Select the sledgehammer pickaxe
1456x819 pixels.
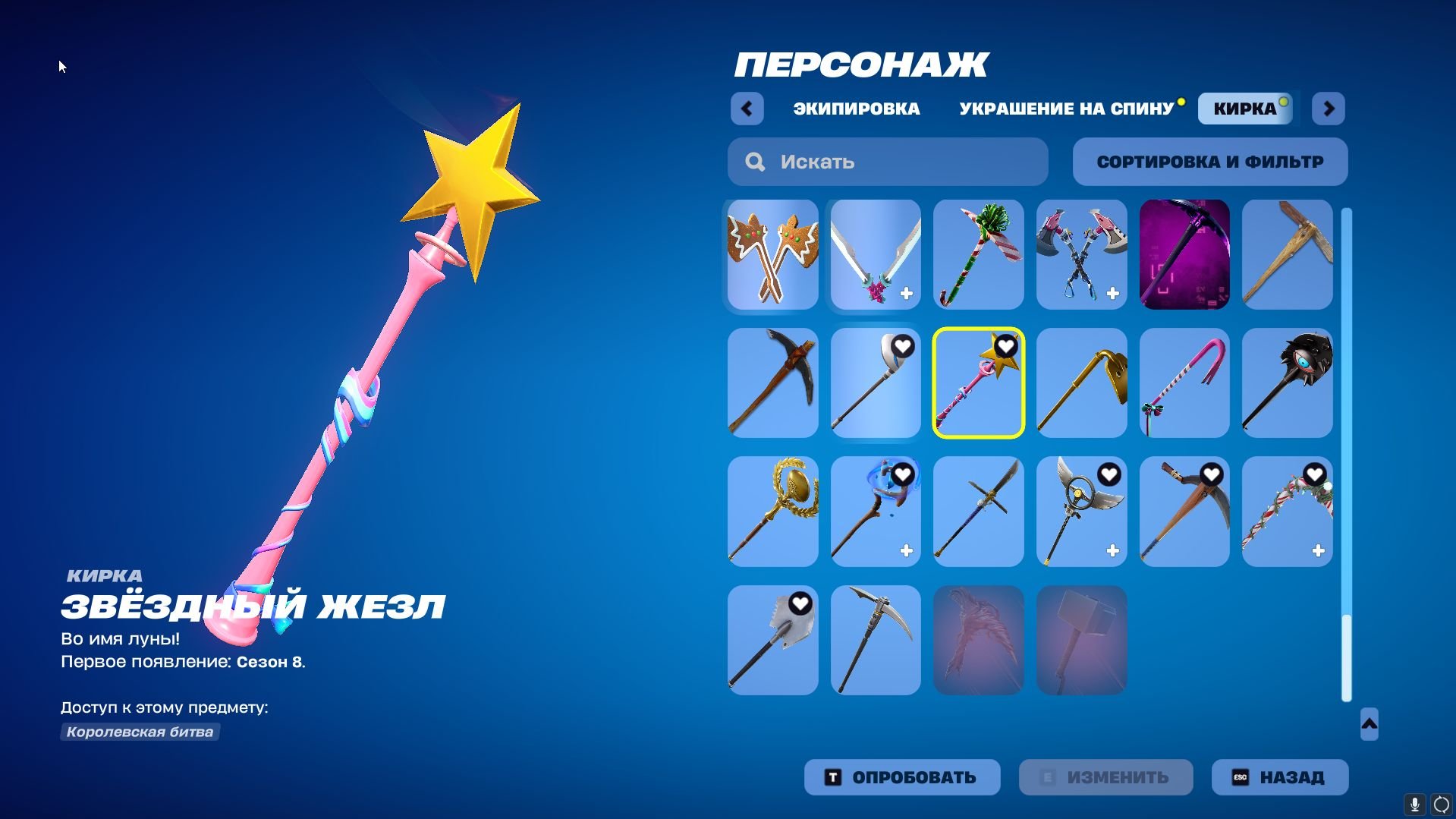[x=1080, y=640]
